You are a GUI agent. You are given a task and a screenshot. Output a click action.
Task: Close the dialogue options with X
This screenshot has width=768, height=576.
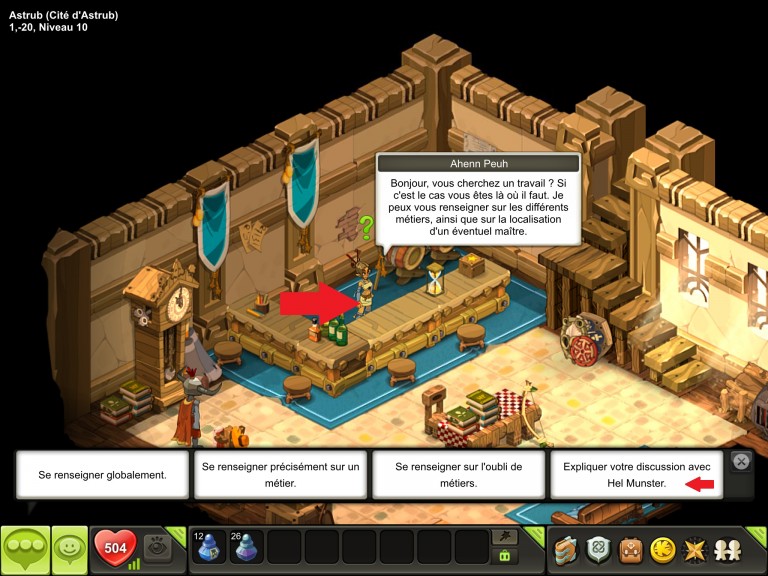pyautogui.click(x=741, y=462)
